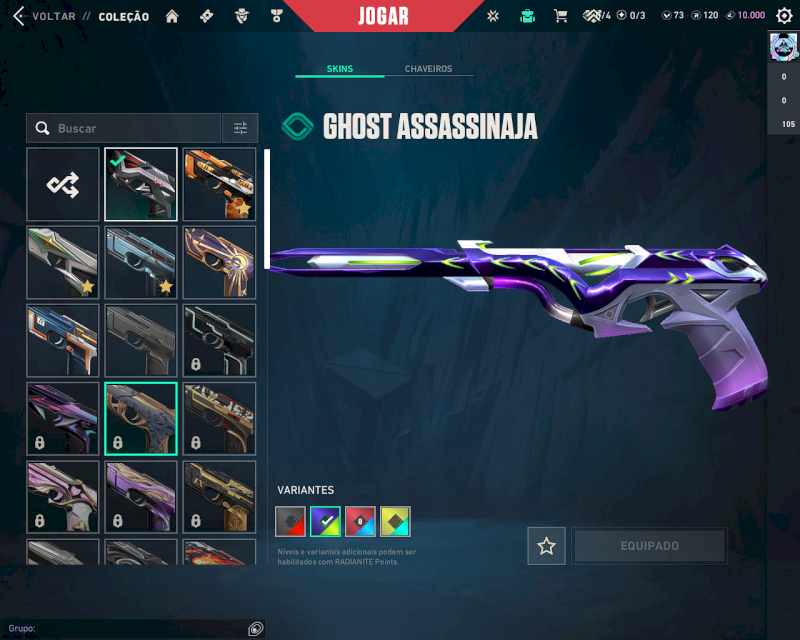Choose the gray and red variant swatch
This screenshot has width=800, height=640.
click(291, 521)
